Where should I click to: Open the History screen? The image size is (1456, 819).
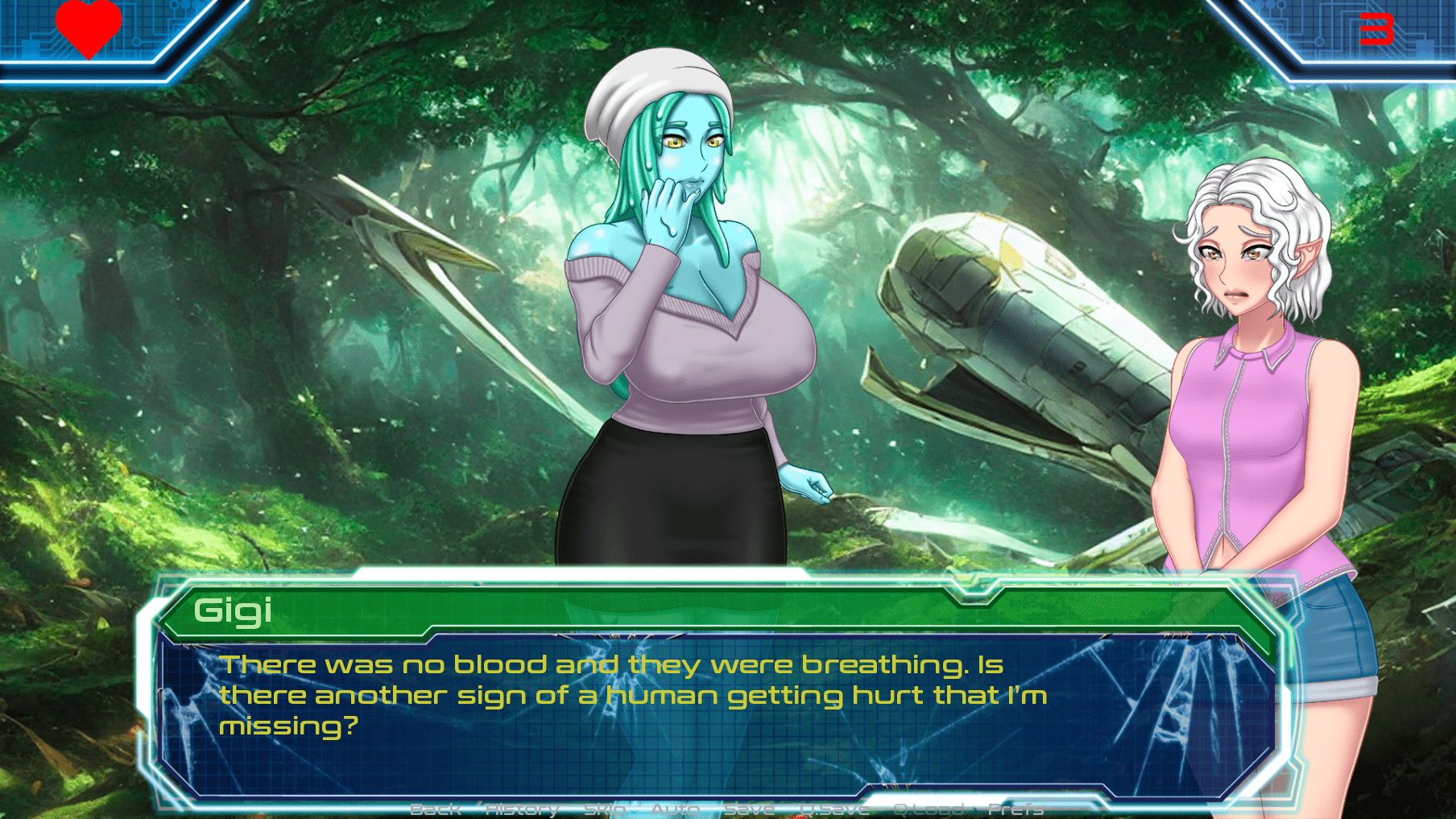(520, 810)
